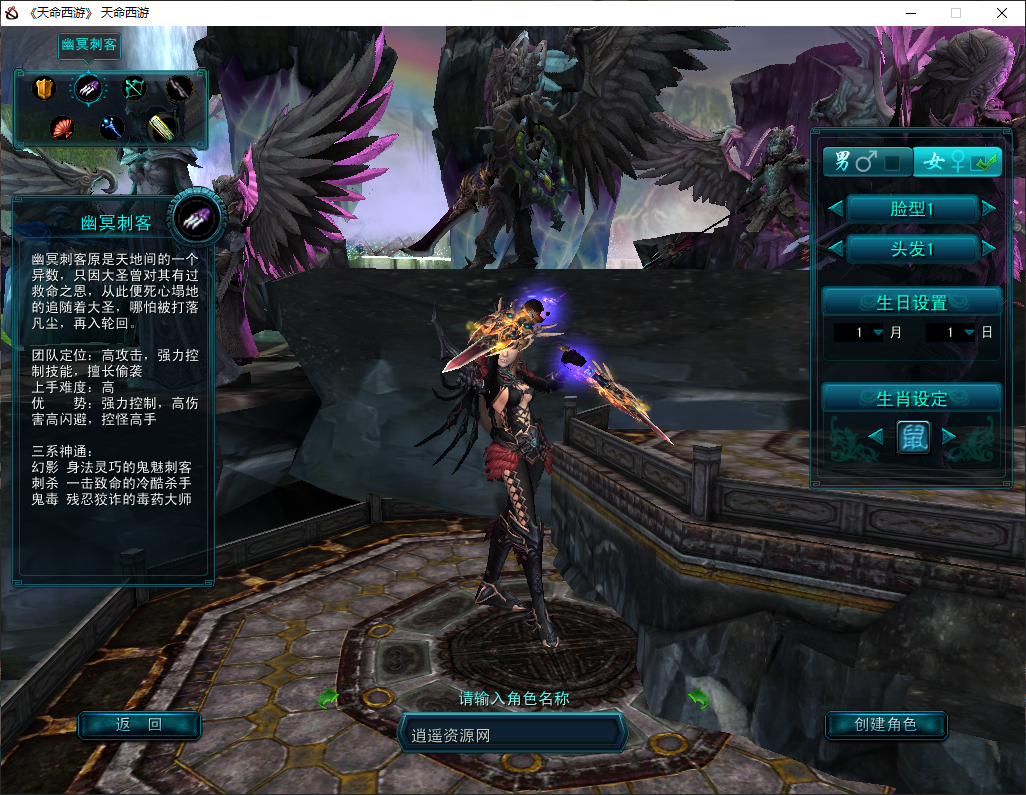Choose the green scroll class icon
1026x795 pixels.
point(162,127)
